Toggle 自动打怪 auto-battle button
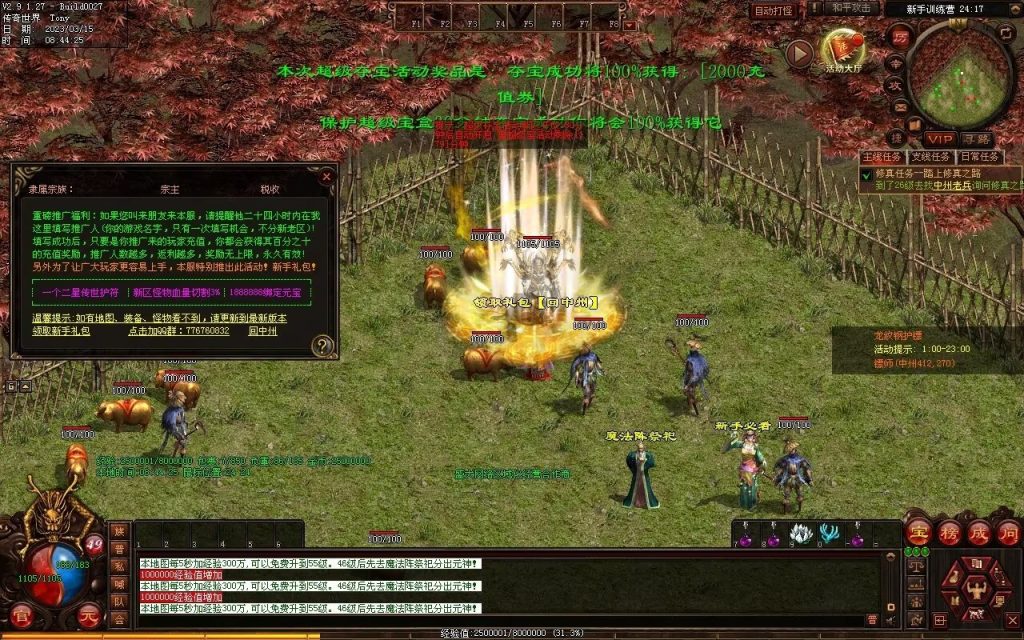 click(x=774, y=11)
